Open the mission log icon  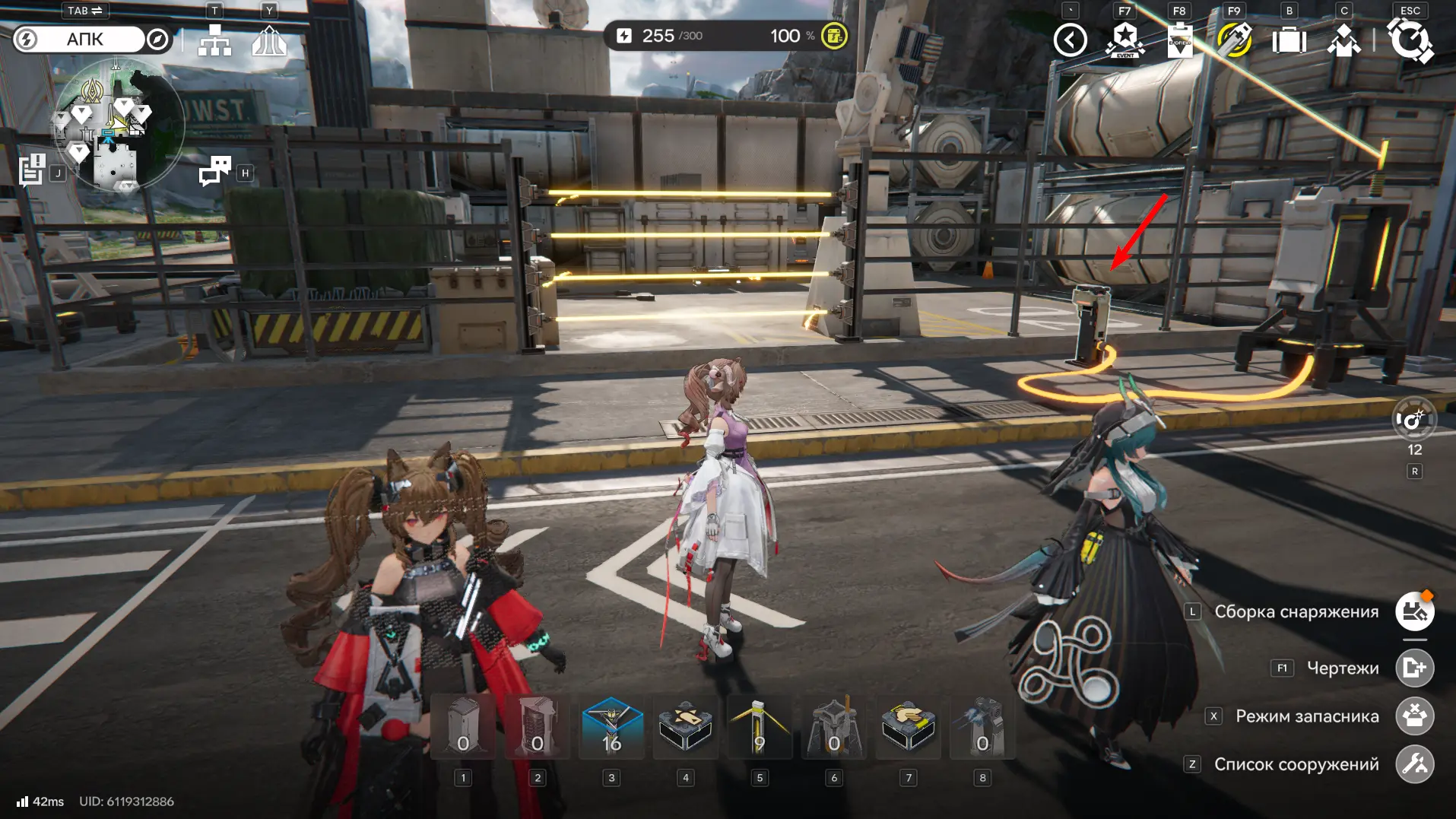[x=32, y=170]
